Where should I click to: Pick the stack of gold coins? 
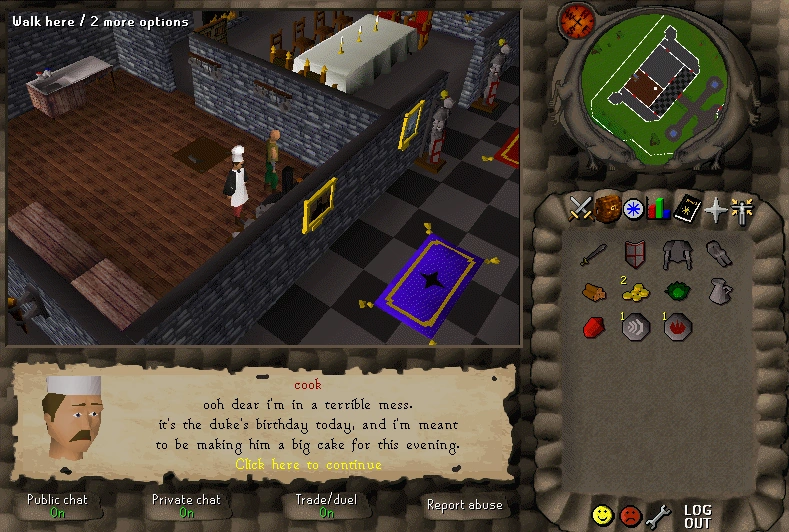(634, 292)
